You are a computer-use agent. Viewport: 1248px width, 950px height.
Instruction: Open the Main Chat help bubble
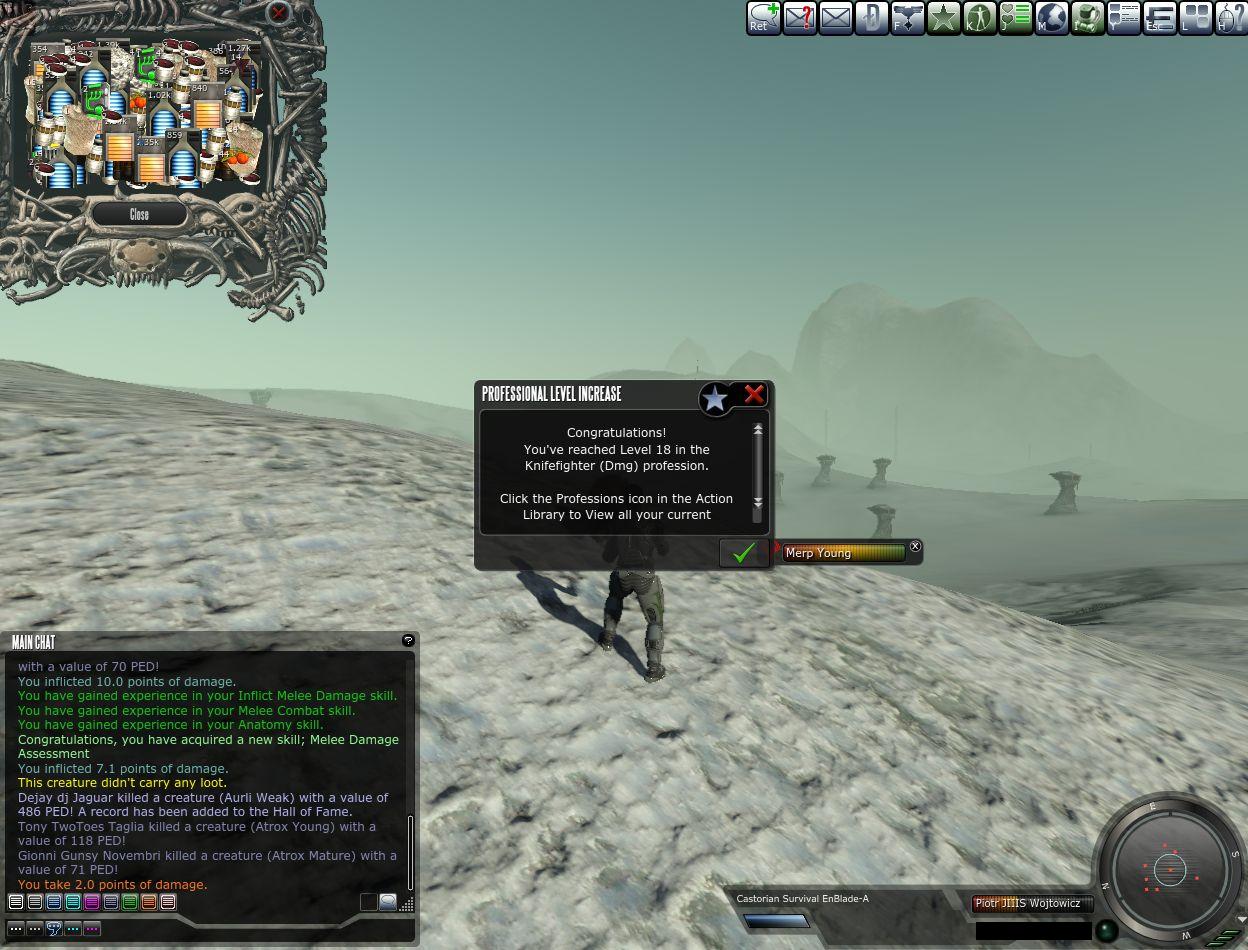pos(408,640)
